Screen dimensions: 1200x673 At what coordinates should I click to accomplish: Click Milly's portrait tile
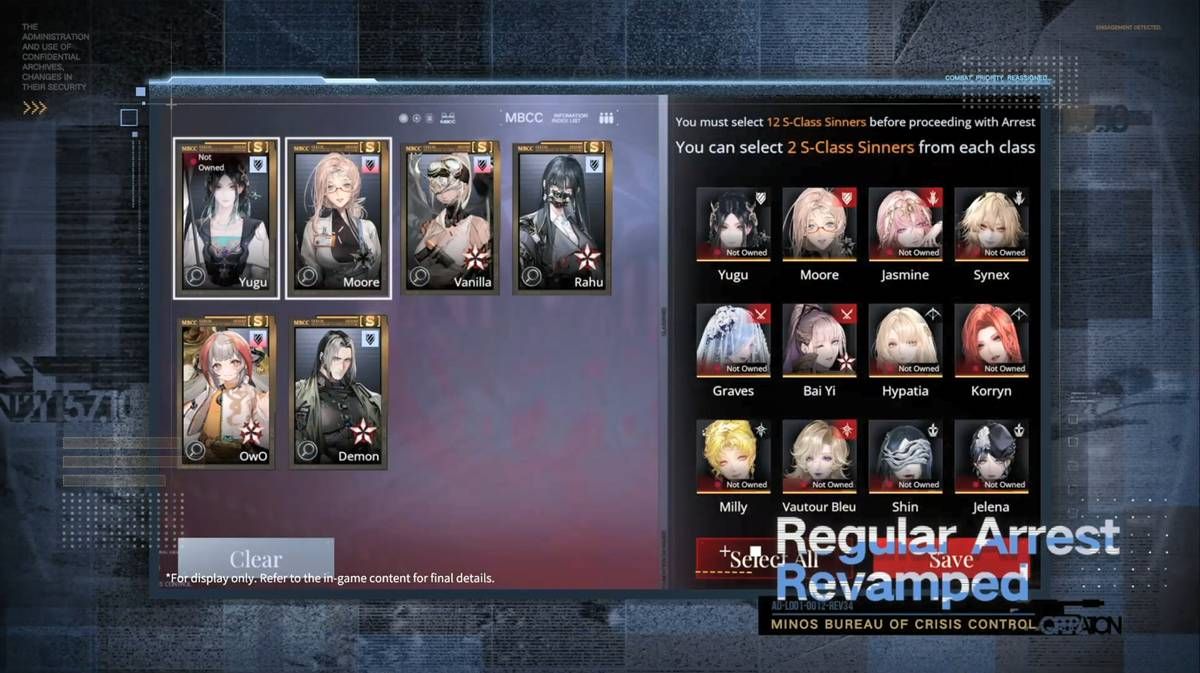click(x=733, y=455)
